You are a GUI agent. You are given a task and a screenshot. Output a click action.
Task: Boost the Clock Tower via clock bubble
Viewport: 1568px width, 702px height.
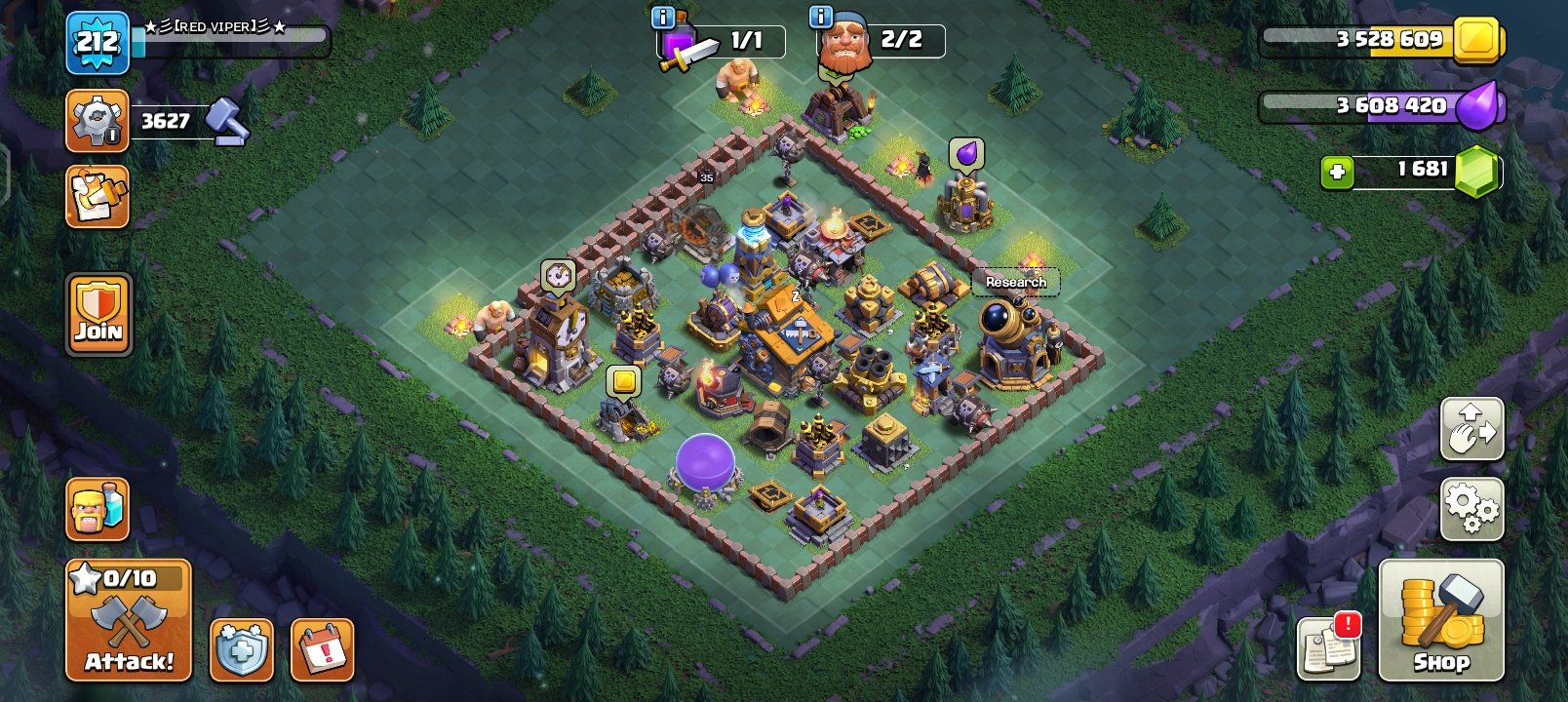coord(556,274)
